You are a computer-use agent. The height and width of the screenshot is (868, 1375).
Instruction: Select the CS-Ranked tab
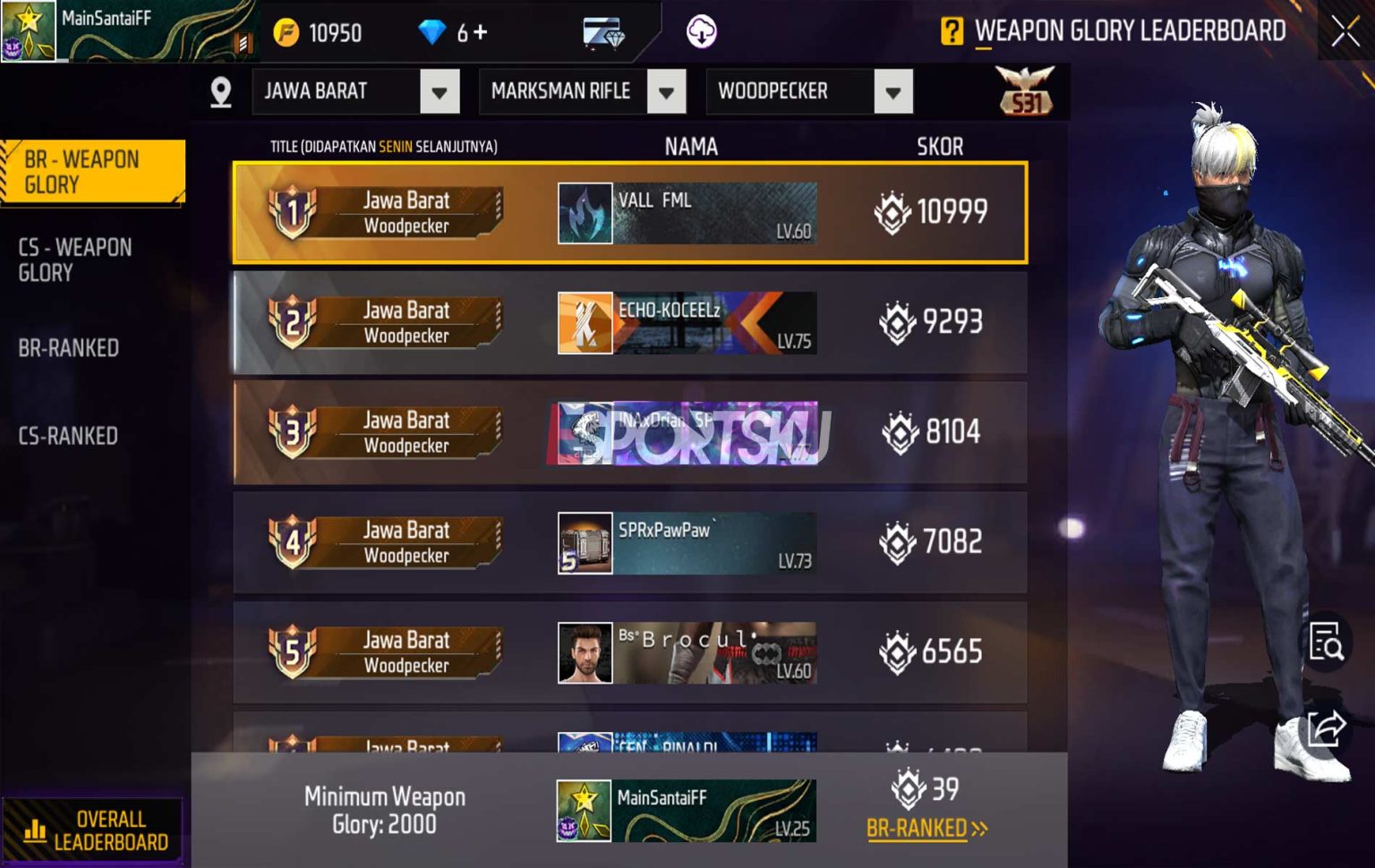tap(70, 436)
